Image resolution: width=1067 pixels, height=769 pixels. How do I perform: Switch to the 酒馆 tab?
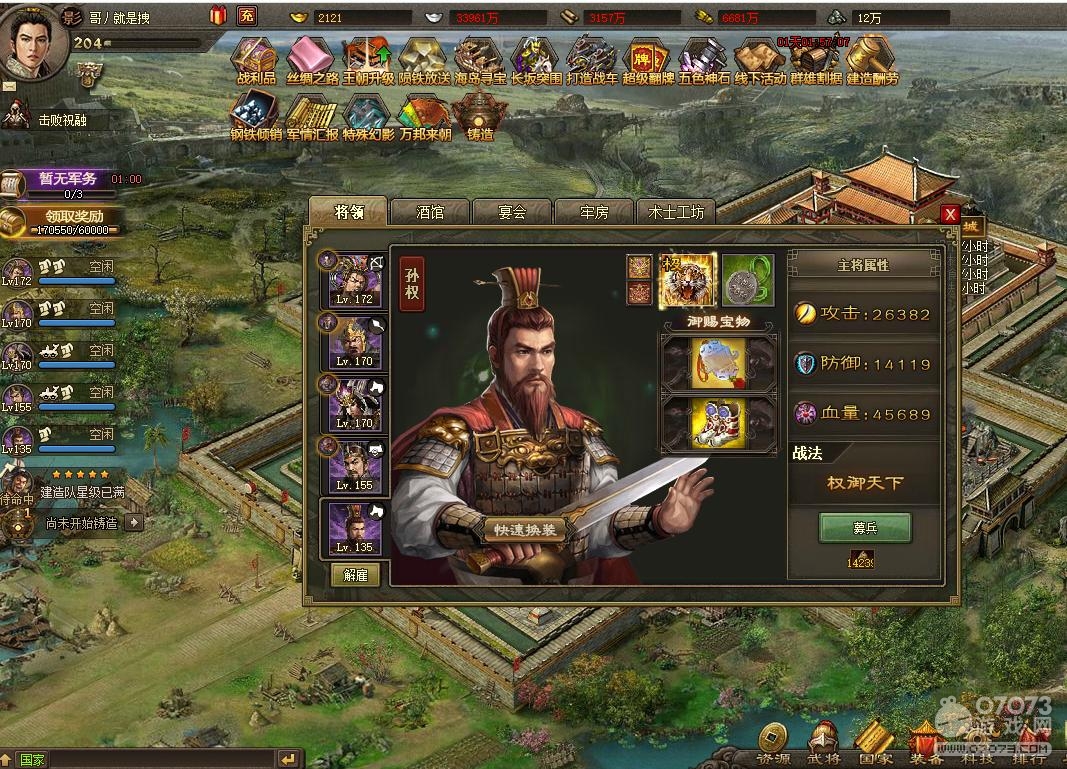pyautogui.click(x=430, y=212)
